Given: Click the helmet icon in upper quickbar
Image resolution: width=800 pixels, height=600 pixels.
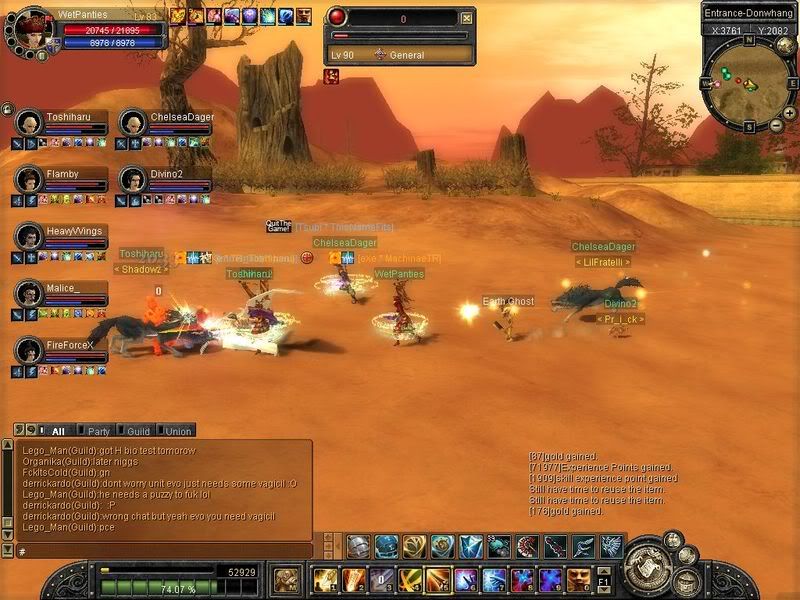Looking at the screenshot, I should pos(359,546).
